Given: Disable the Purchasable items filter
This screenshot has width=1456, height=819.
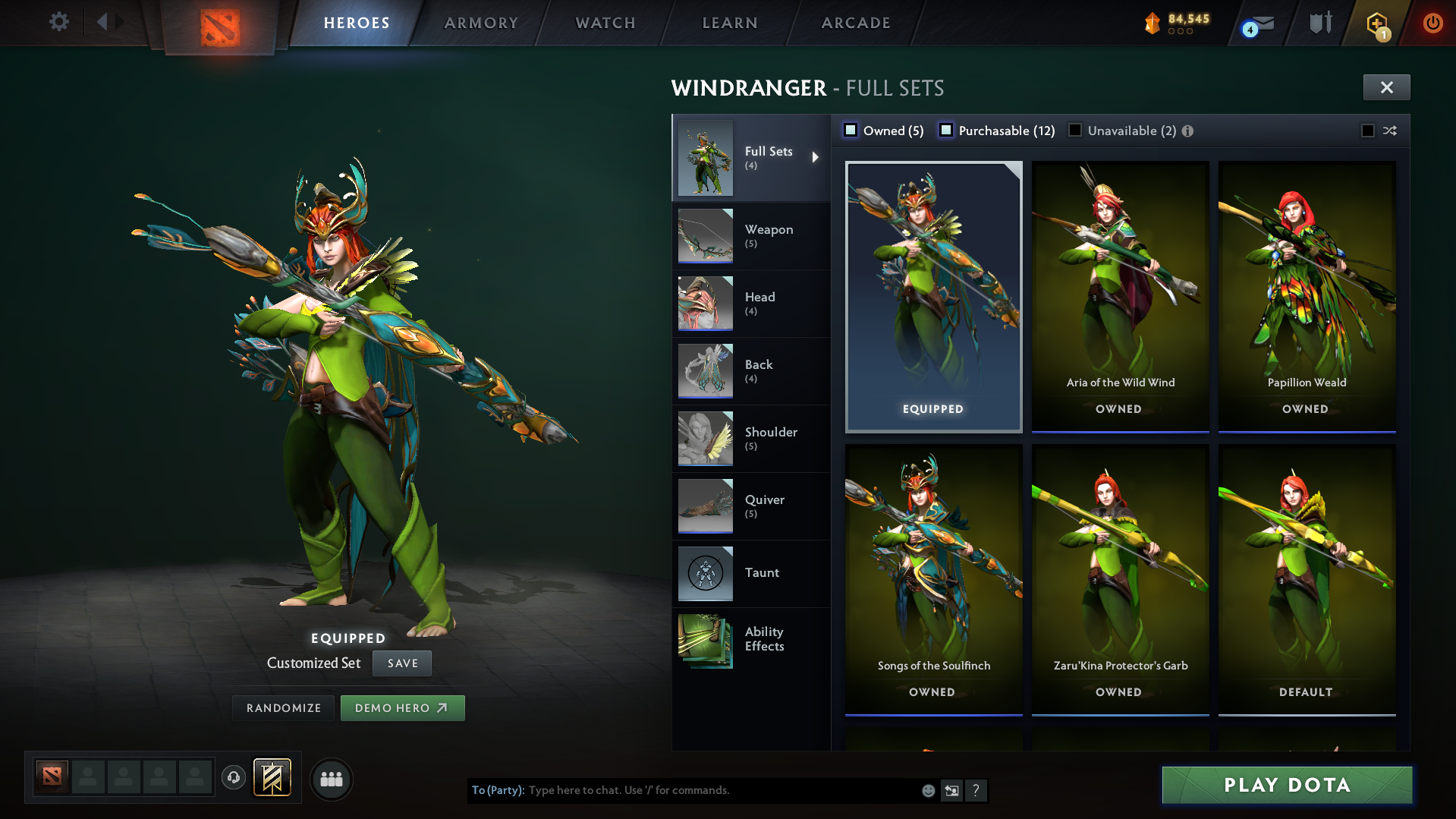Looking at the screenshot, I should (x=946, y=130).
